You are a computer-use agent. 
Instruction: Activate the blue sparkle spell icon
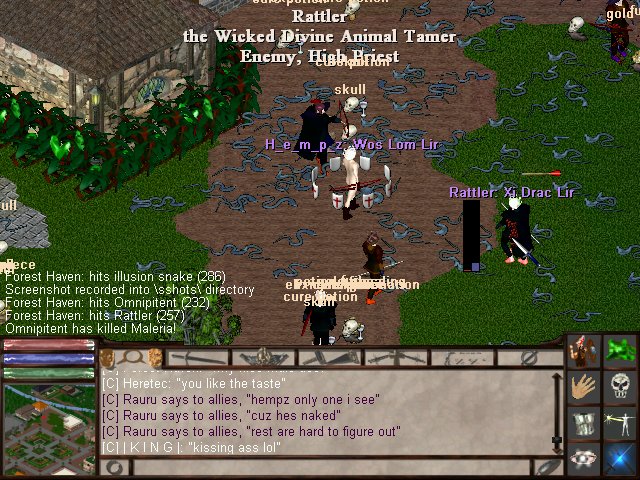[621, 459]
